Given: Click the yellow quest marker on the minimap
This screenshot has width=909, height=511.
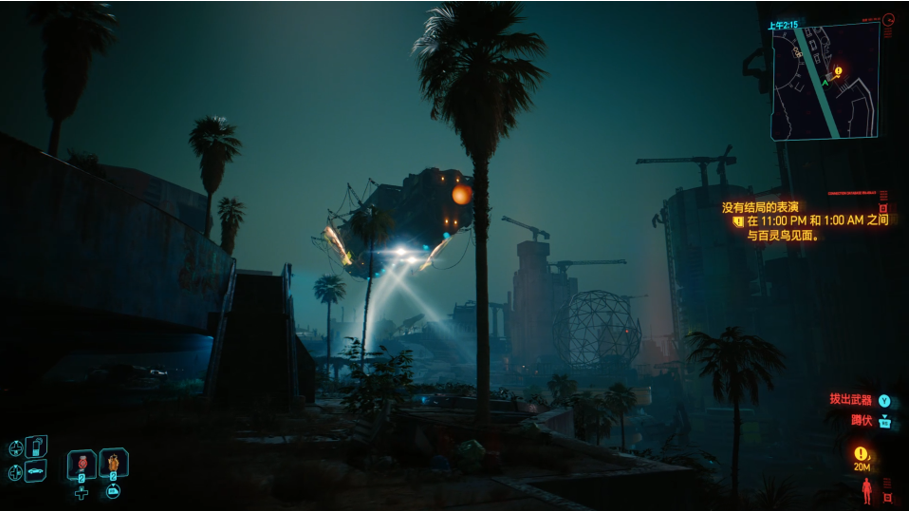Looking at the screenshot, I should tap(838, 72).
